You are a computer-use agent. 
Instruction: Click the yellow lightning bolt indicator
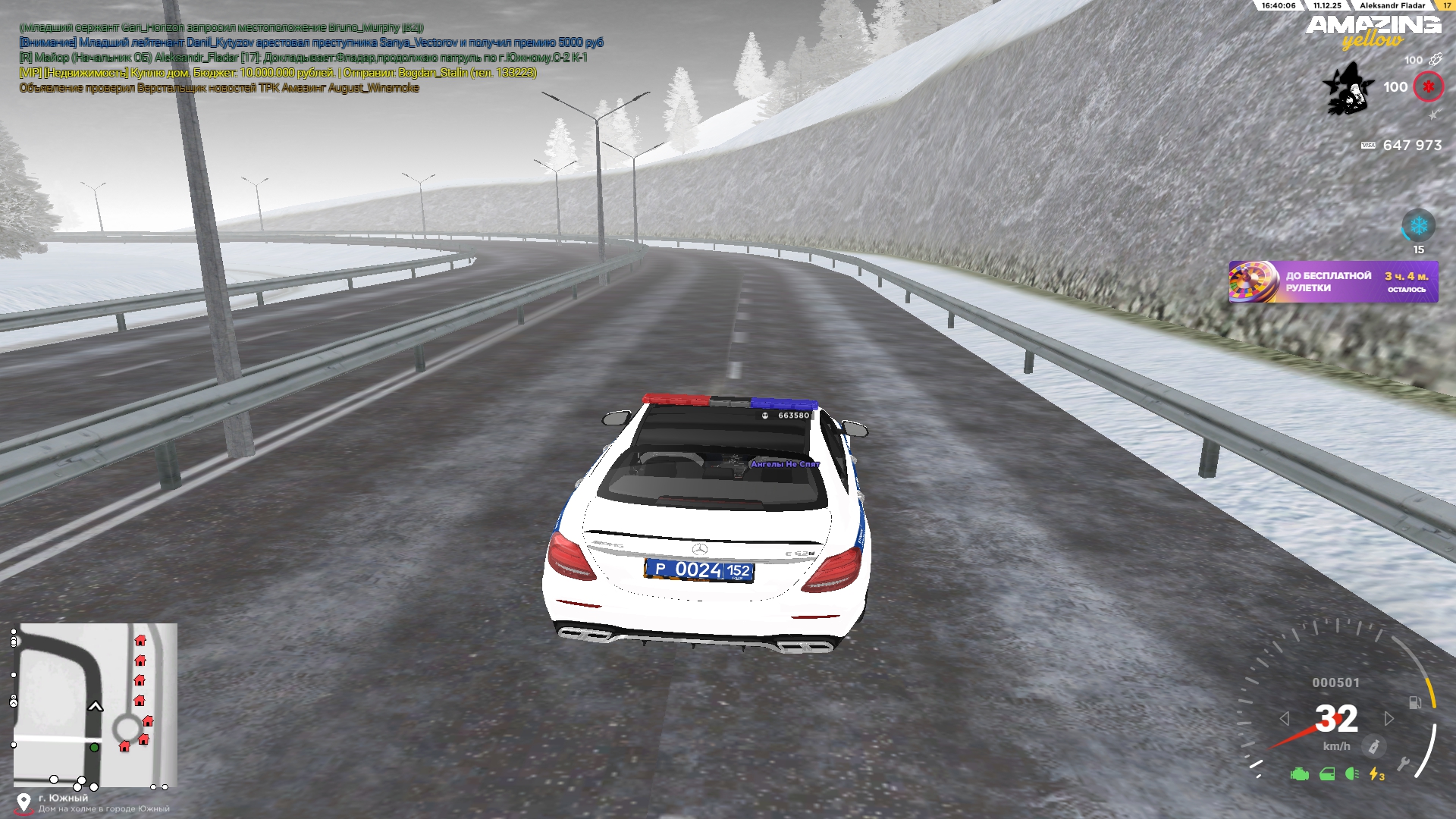(x=1376, y=774)
